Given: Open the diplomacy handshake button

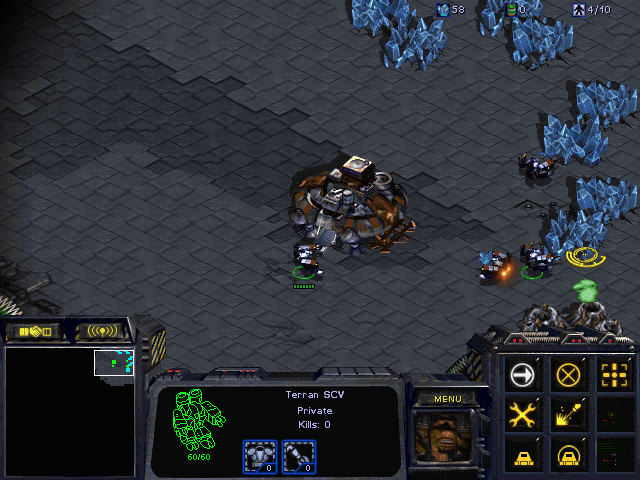Looking at the screenshot, I should pyautogui.click(x=33, y=330).
